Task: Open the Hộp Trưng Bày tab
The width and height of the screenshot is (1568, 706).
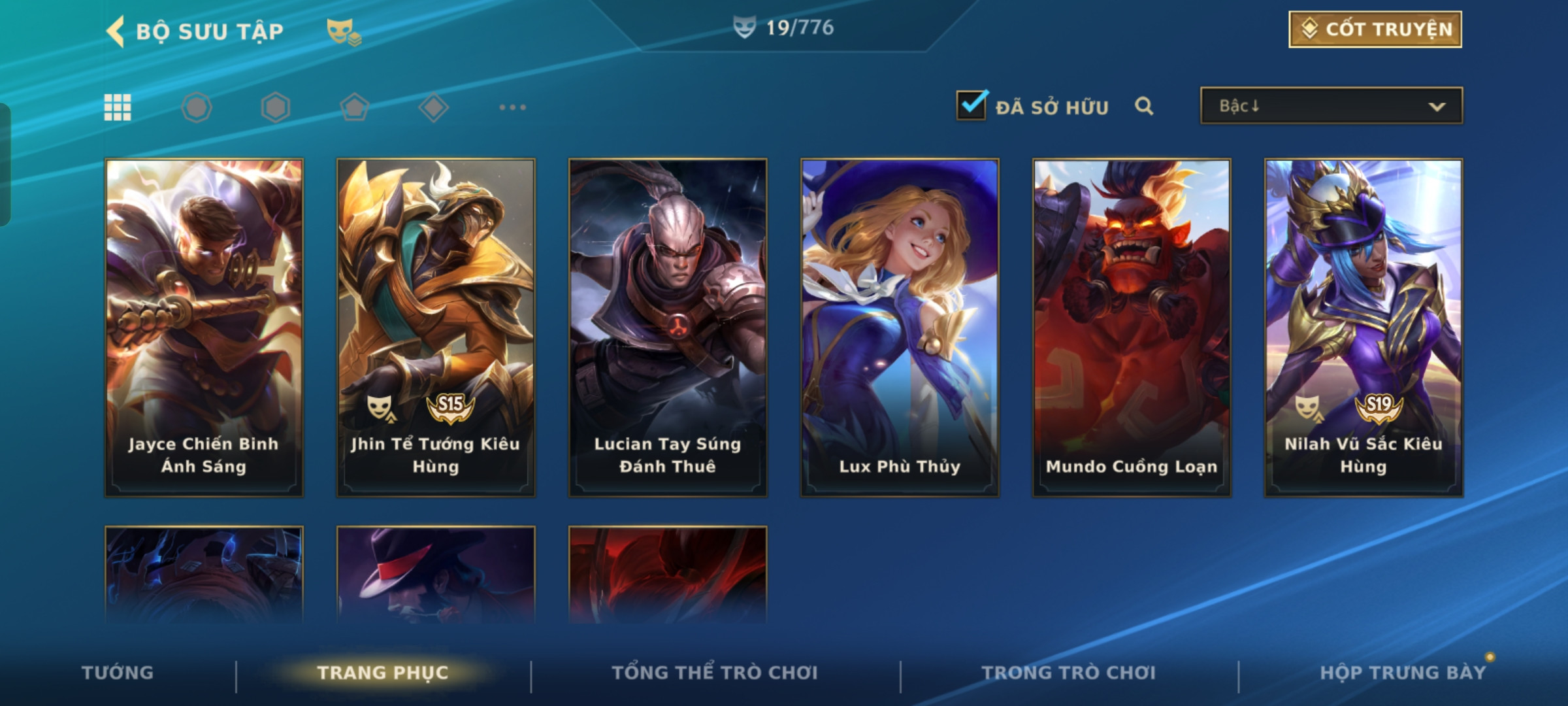Action: coord(1402,673)
